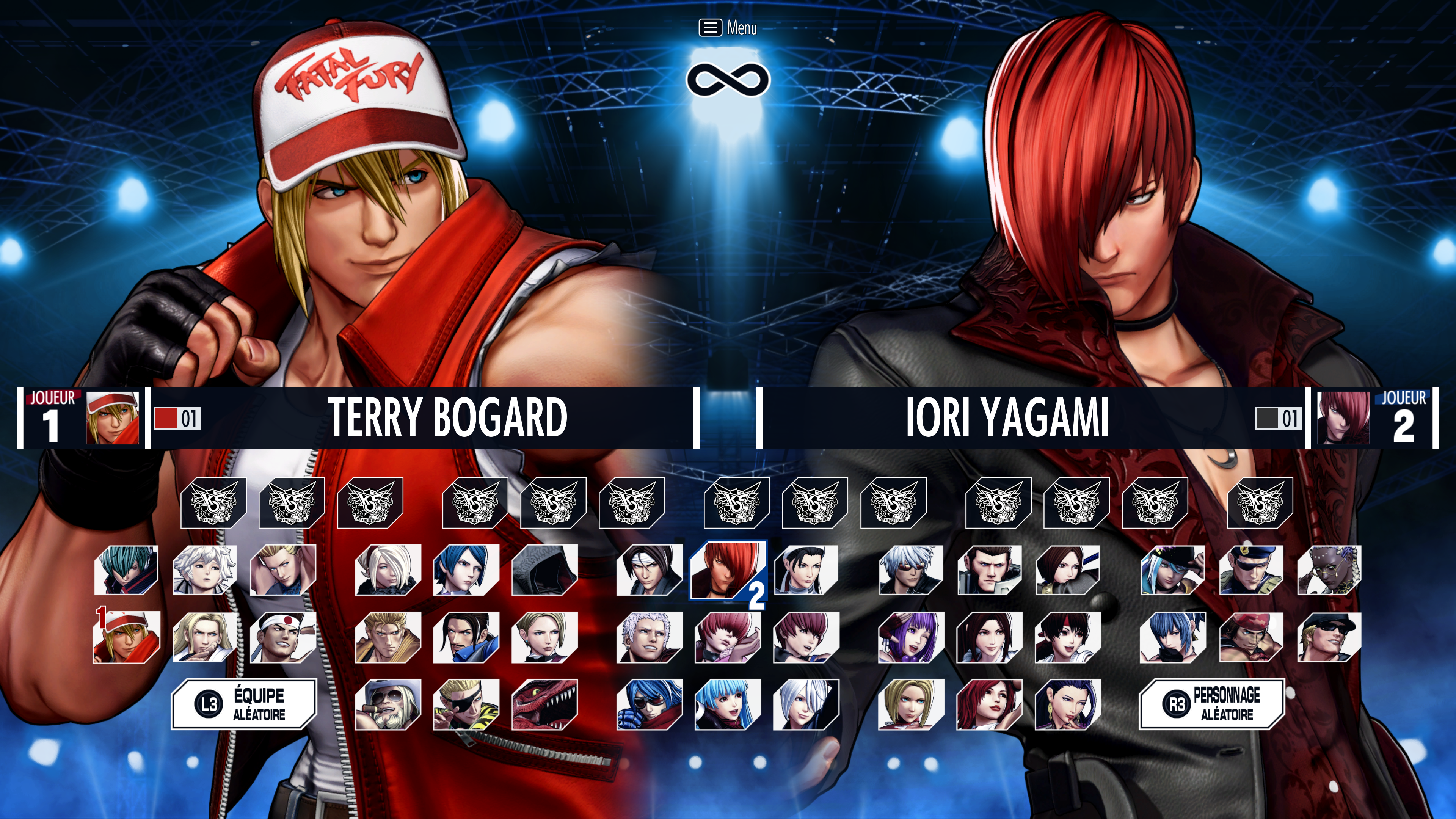This screenshot has width=1456, height=819.
Task: Open the Menu at the top
Action: pyautogui.click(x=728, y=27)
